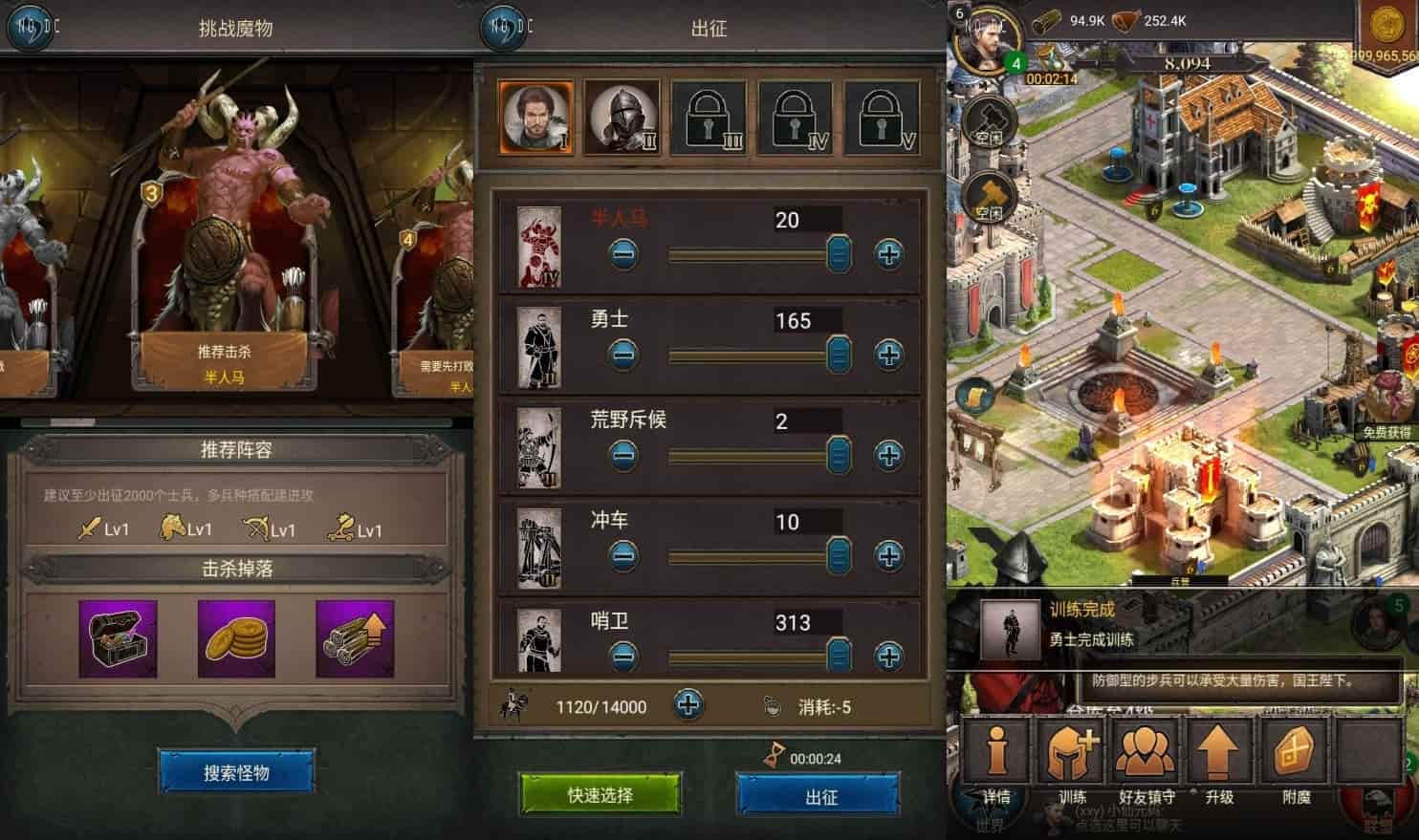The image size is (1419, 840).
Task: Tap the 升级 upgrade arrow button
Action: tap(1218, 760)
